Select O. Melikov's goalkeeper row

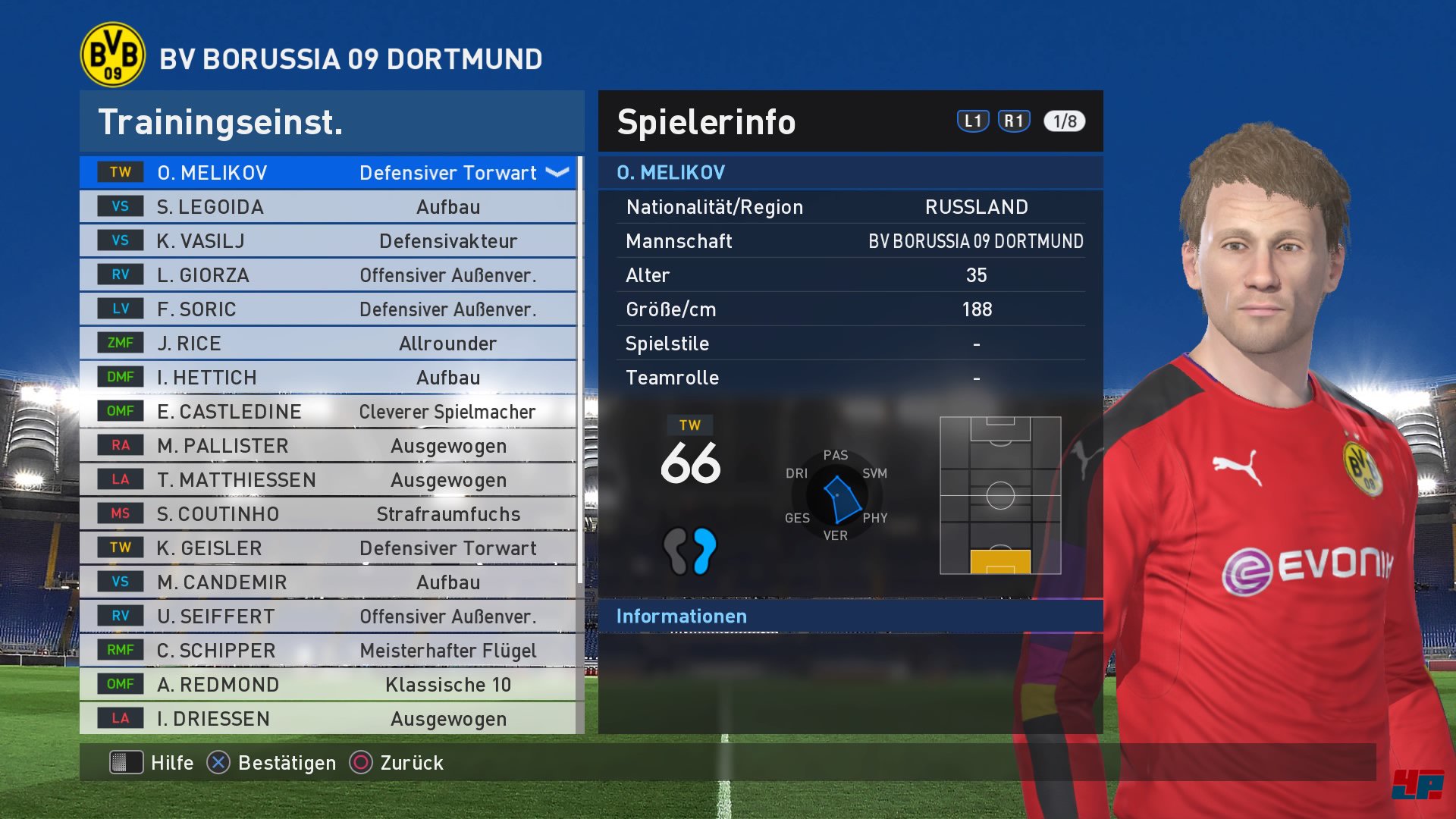pos(326,173)
